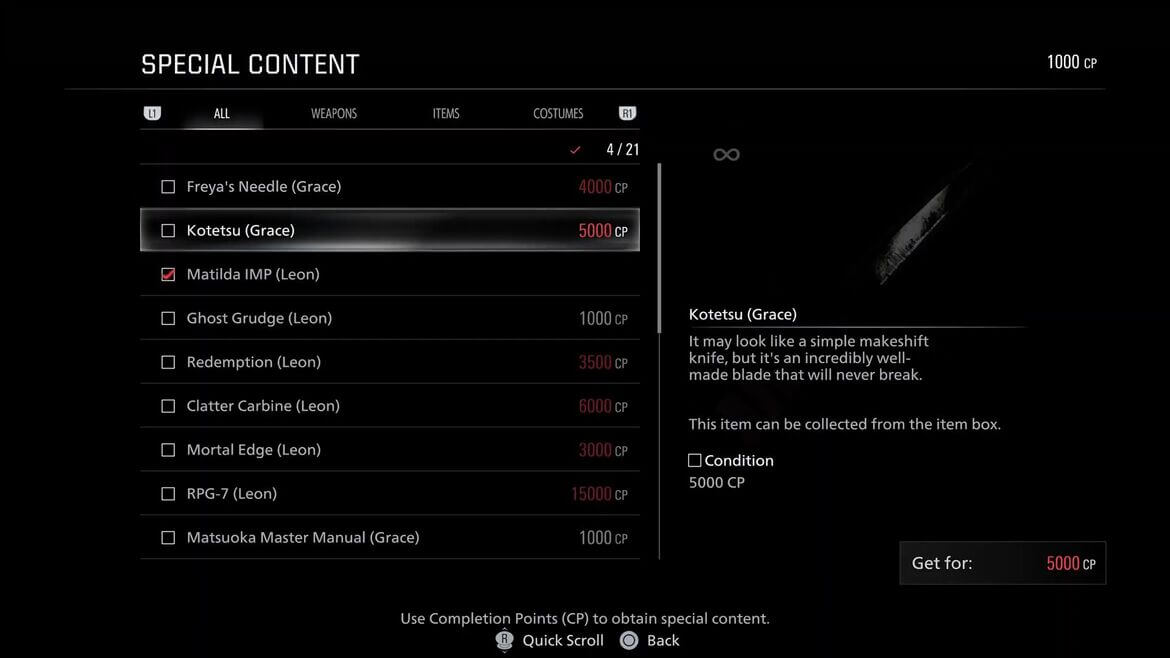Choose Mortal Edge (Leon) from the list
This screenshot has width=1170, height=658.
[390, 451]
